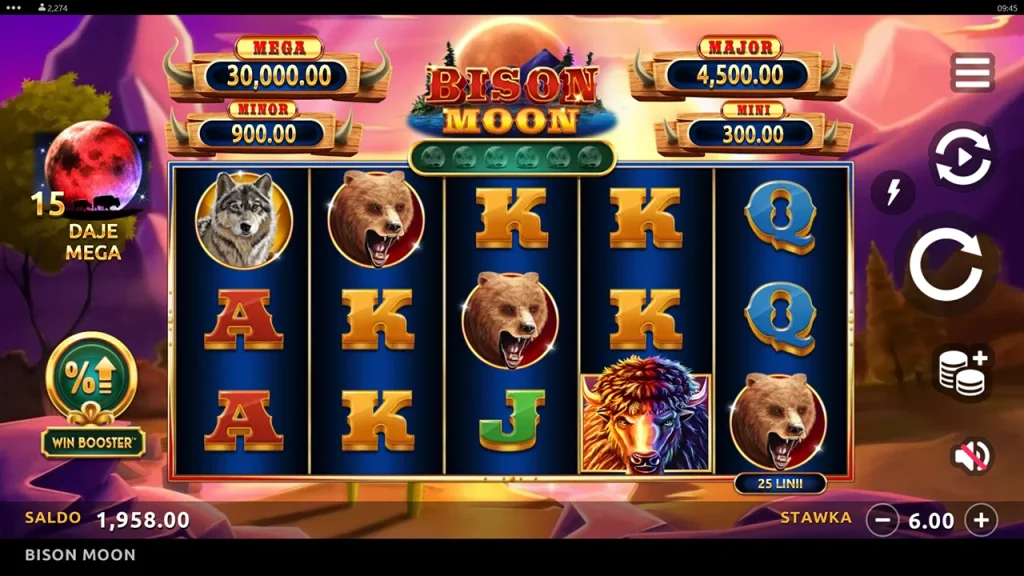Unmute the game sound
The width and height of the screenshot is (1024, 576).
pos(971,456)
